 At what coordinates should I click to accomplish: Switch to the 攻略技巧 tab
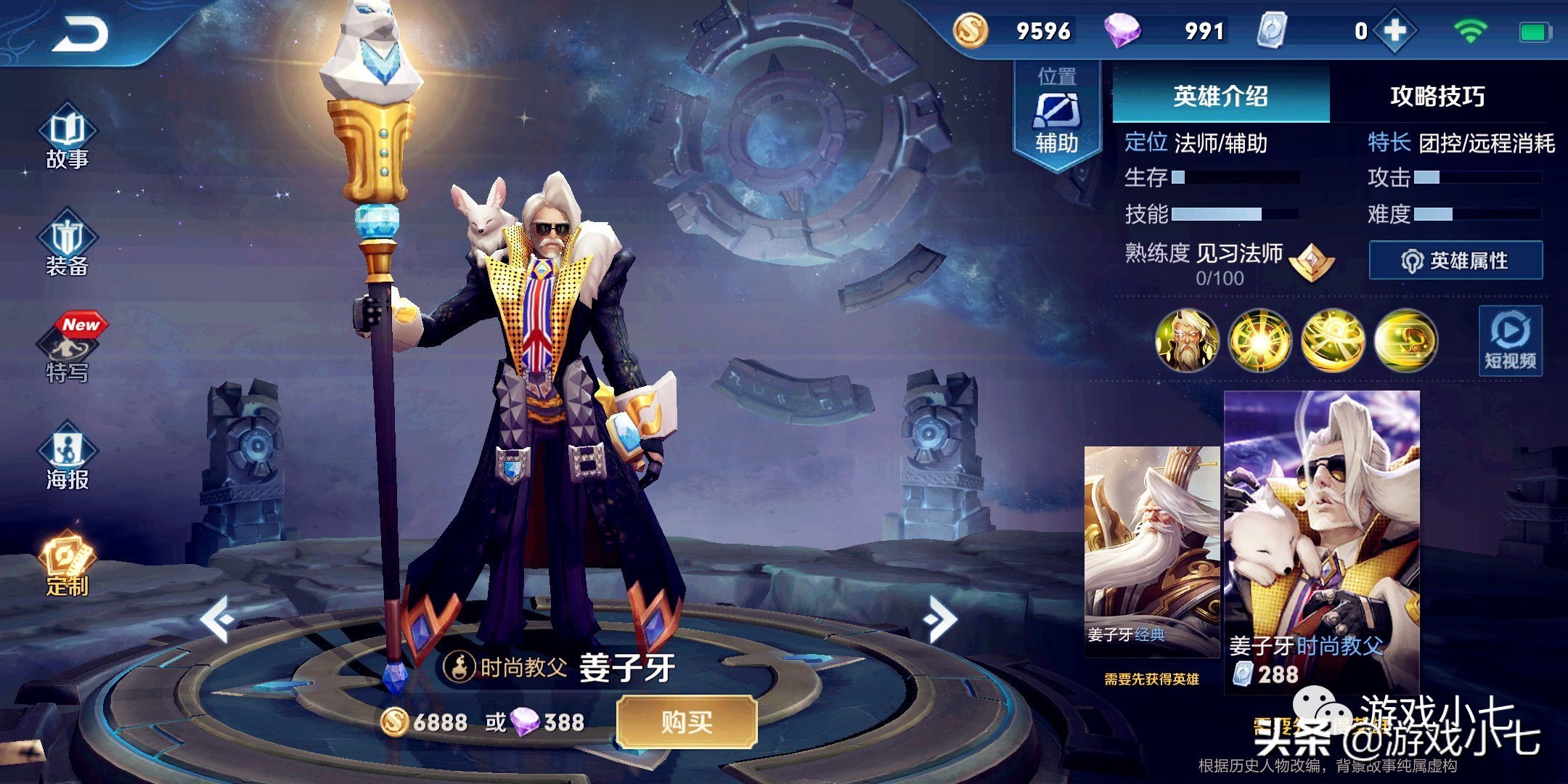point(1437,96)
